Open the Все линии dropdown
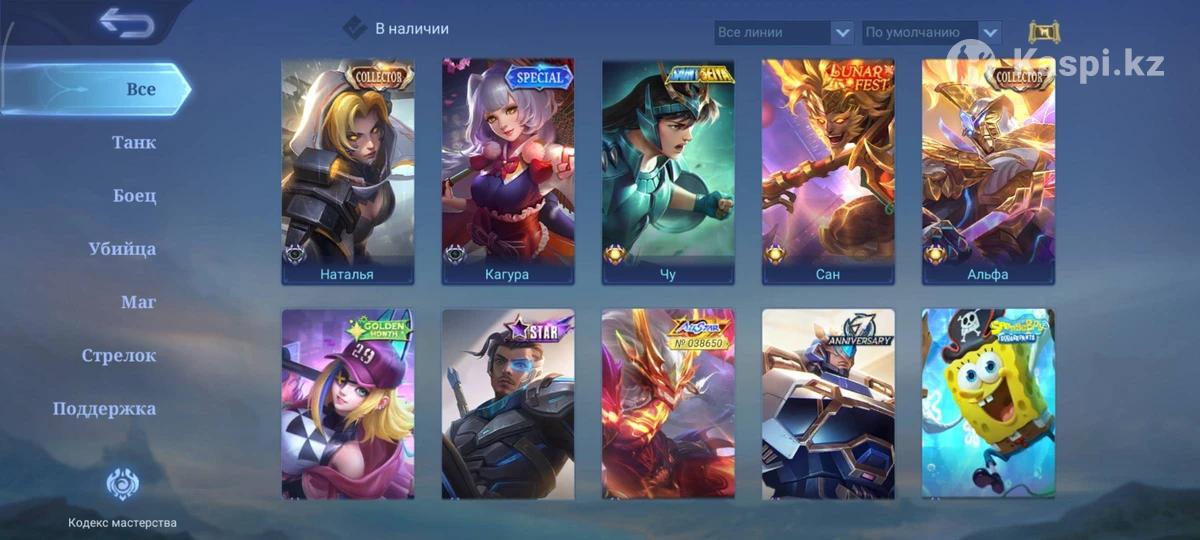1200x540 pixels. point(784,33)
